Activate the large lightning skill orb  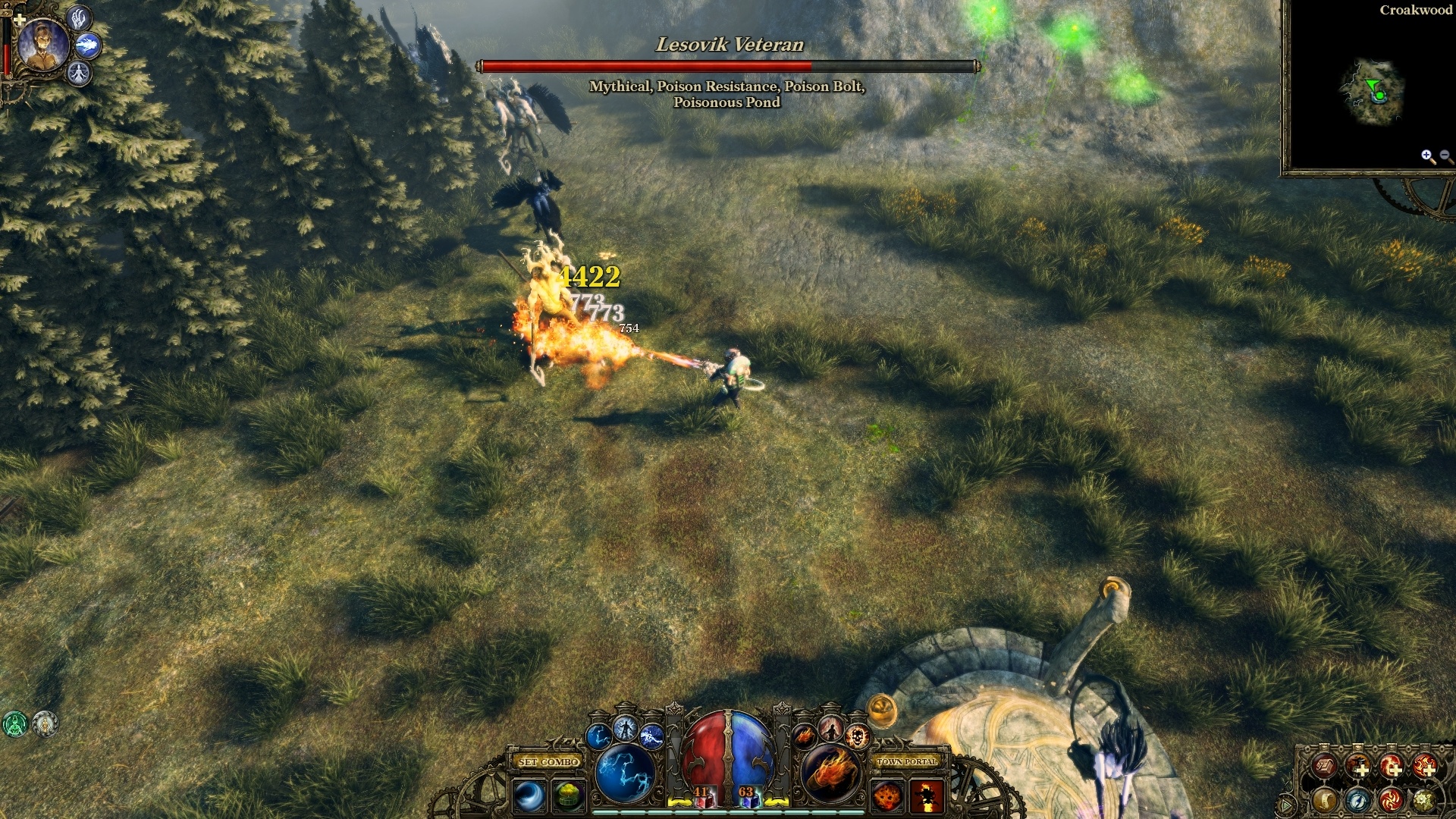(x=626, y=773)
